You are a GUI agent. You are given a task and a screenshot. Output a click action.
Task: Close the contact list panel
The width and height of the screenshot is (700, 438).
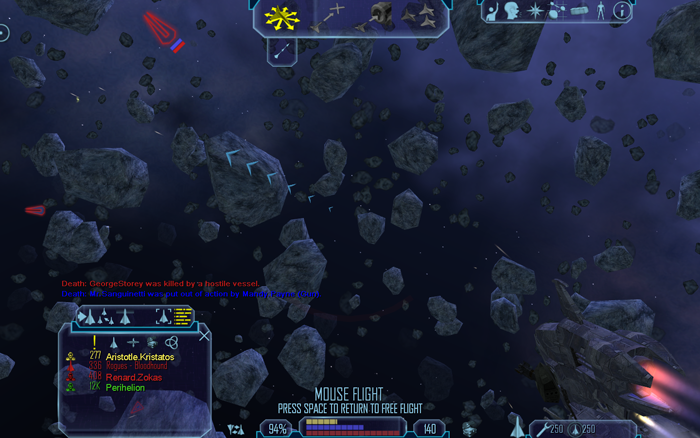click(x=204, y=335)
